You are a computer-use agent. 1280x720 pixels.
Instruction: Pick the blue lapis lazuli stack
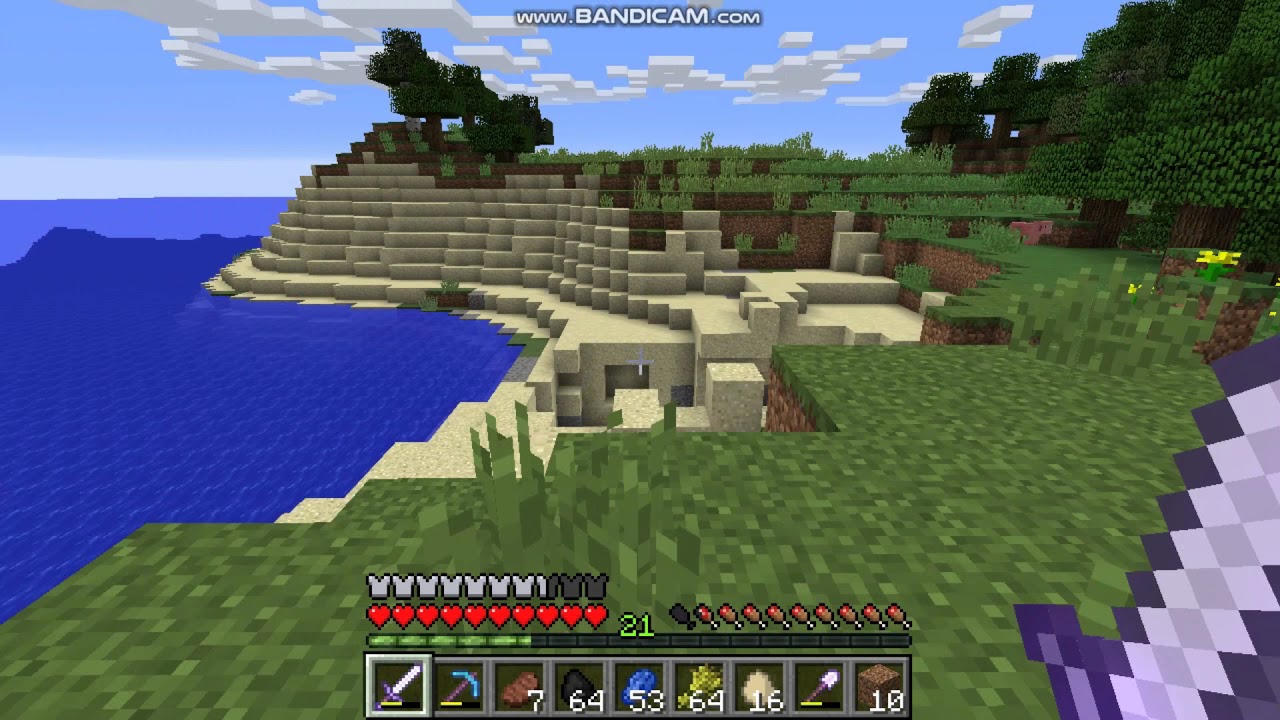pos(639,686)
